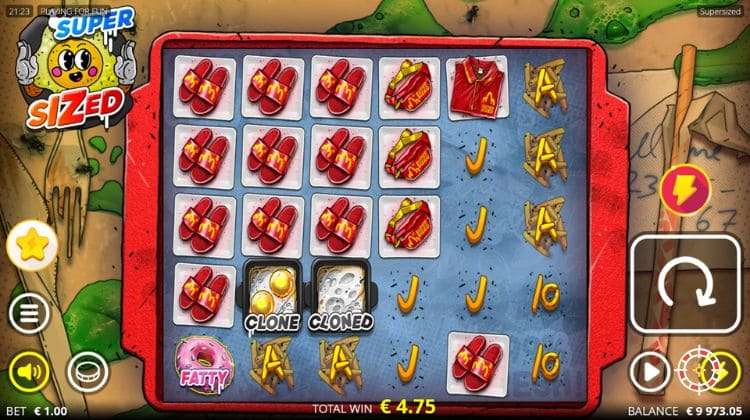The width and height of the screenshot is (750, 420).
Task: Toggle the sound speaker button
Action: [x=30, y=372]
